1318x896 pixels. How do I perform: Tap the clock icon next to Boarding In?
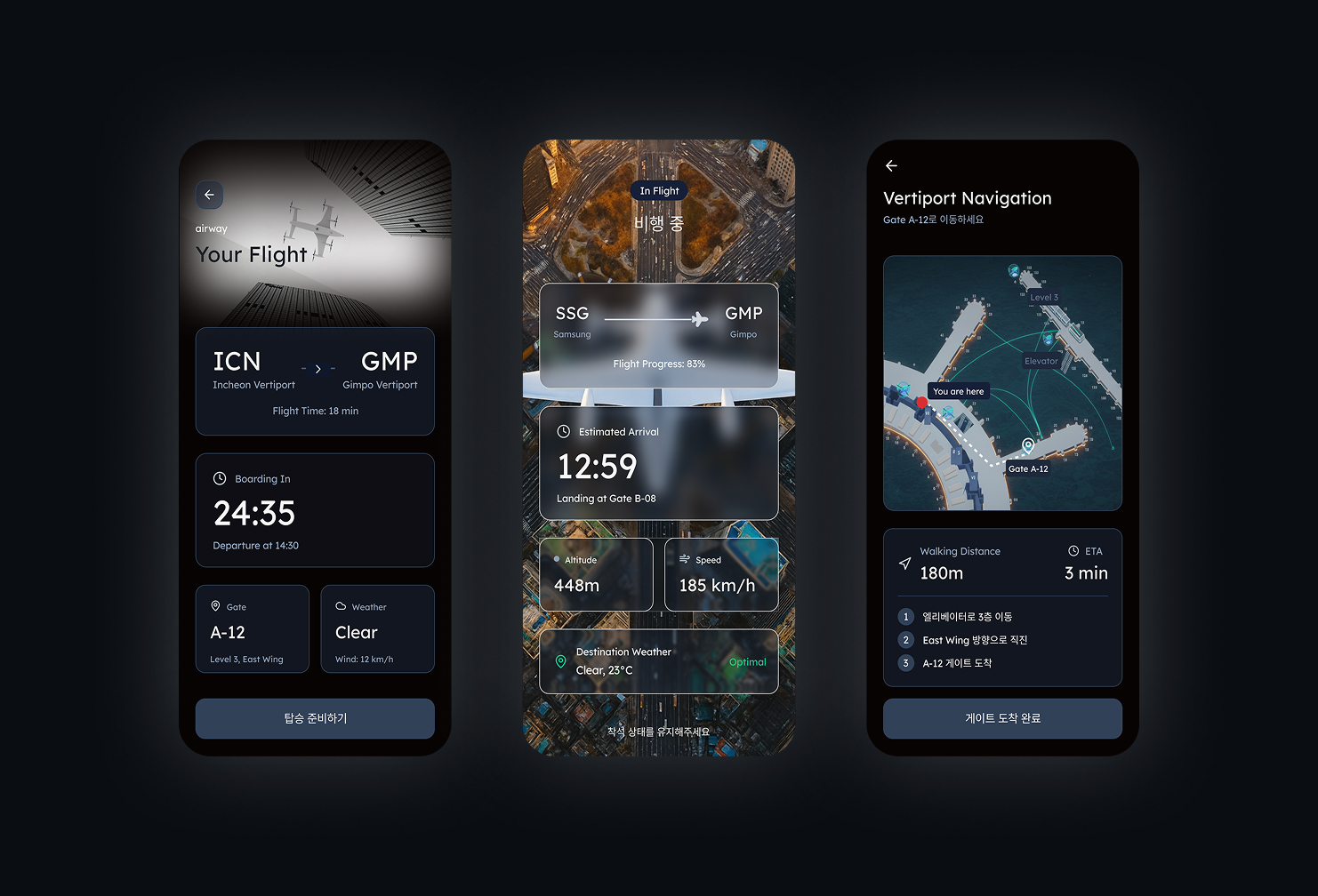point(220,478)
